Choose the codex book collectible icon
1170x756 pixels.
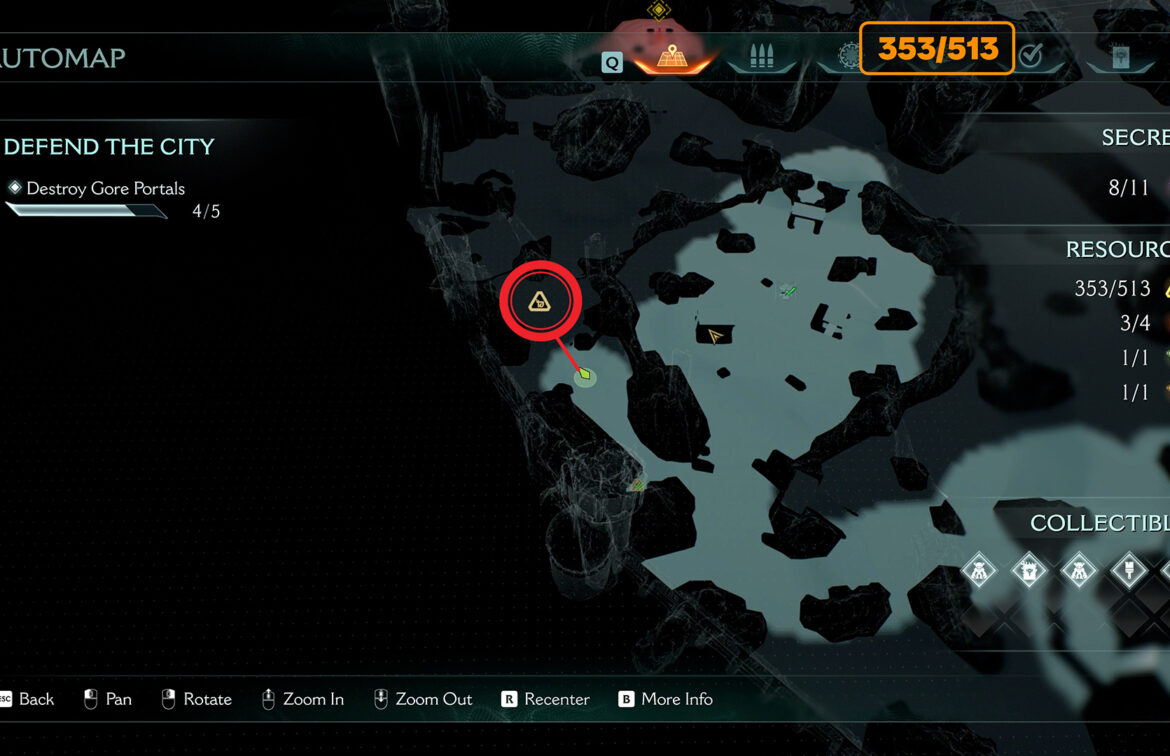[x=1029, y=572]
